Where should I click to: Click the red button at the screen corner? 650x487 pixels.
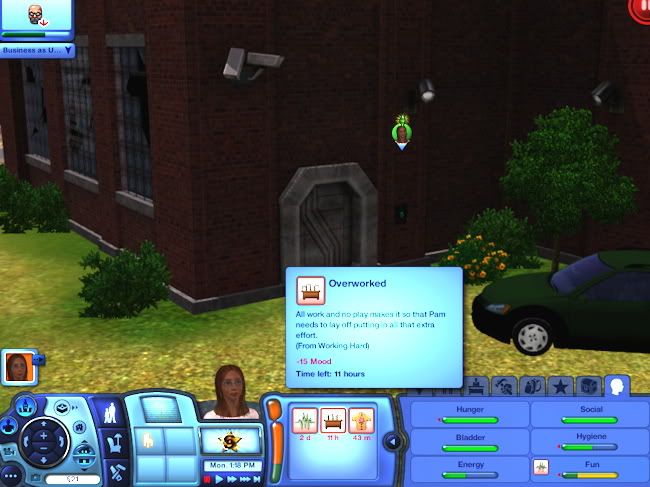pyautogui.click(x=640, y=7)
